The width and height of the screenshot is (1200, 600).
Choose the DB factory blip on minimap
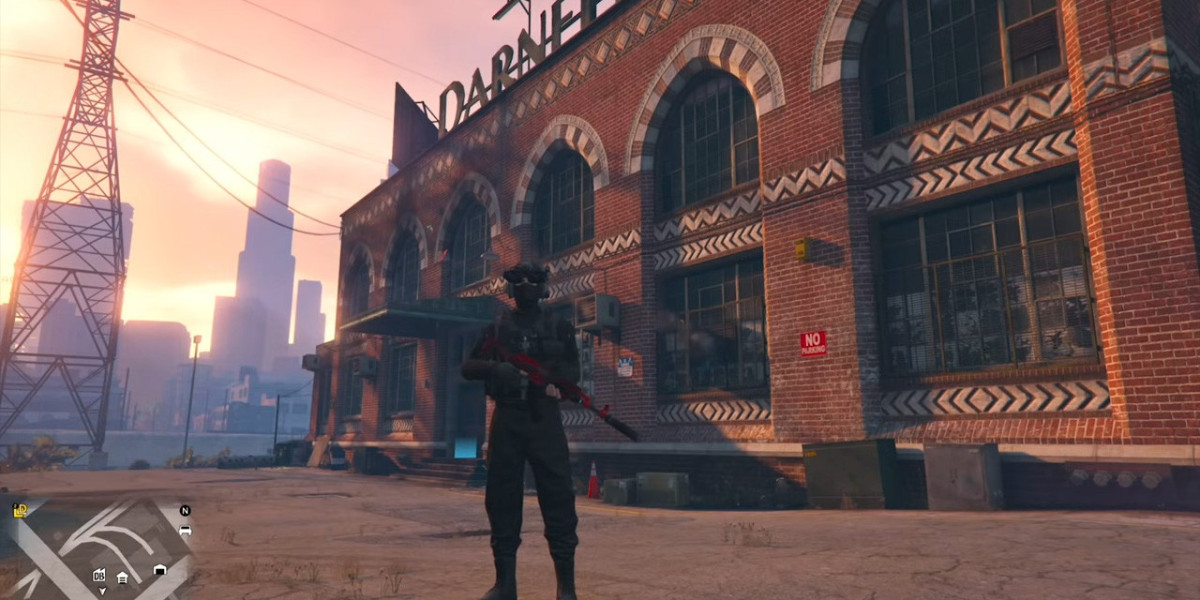[x=99, y=575]
